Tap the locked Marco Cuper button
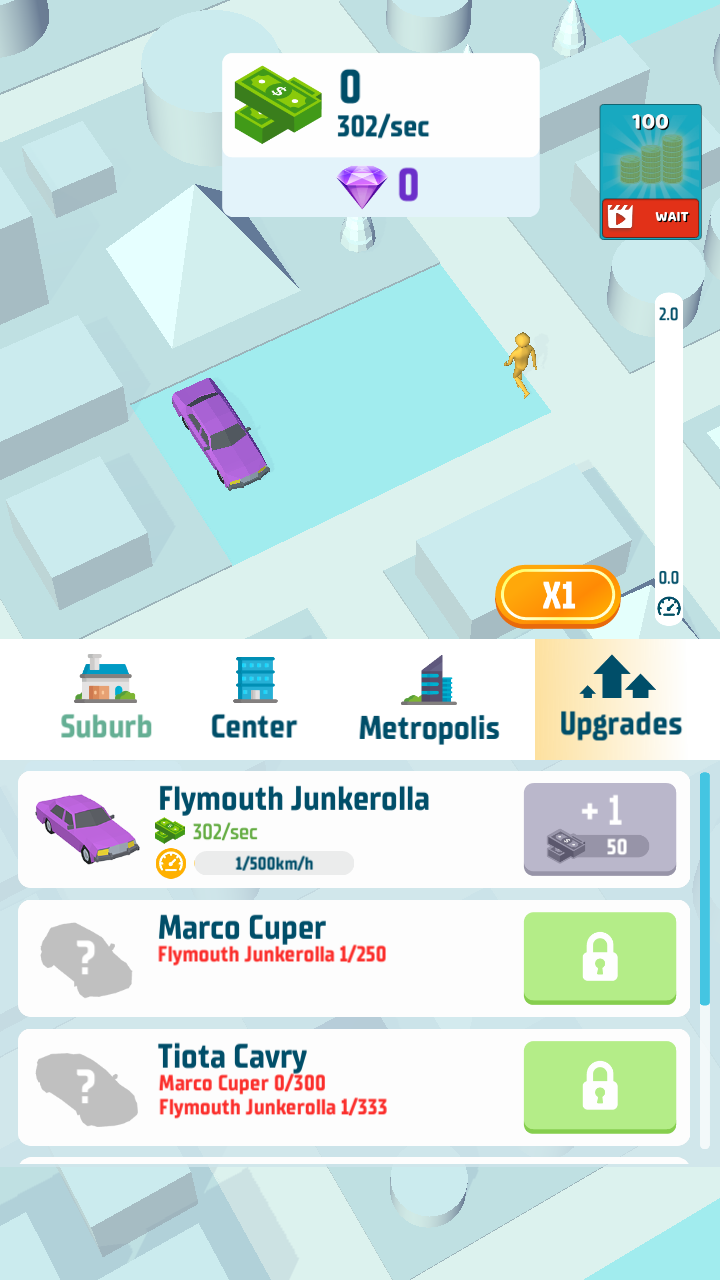Screen dimensions: 720x1280 (x=599, y=957)
